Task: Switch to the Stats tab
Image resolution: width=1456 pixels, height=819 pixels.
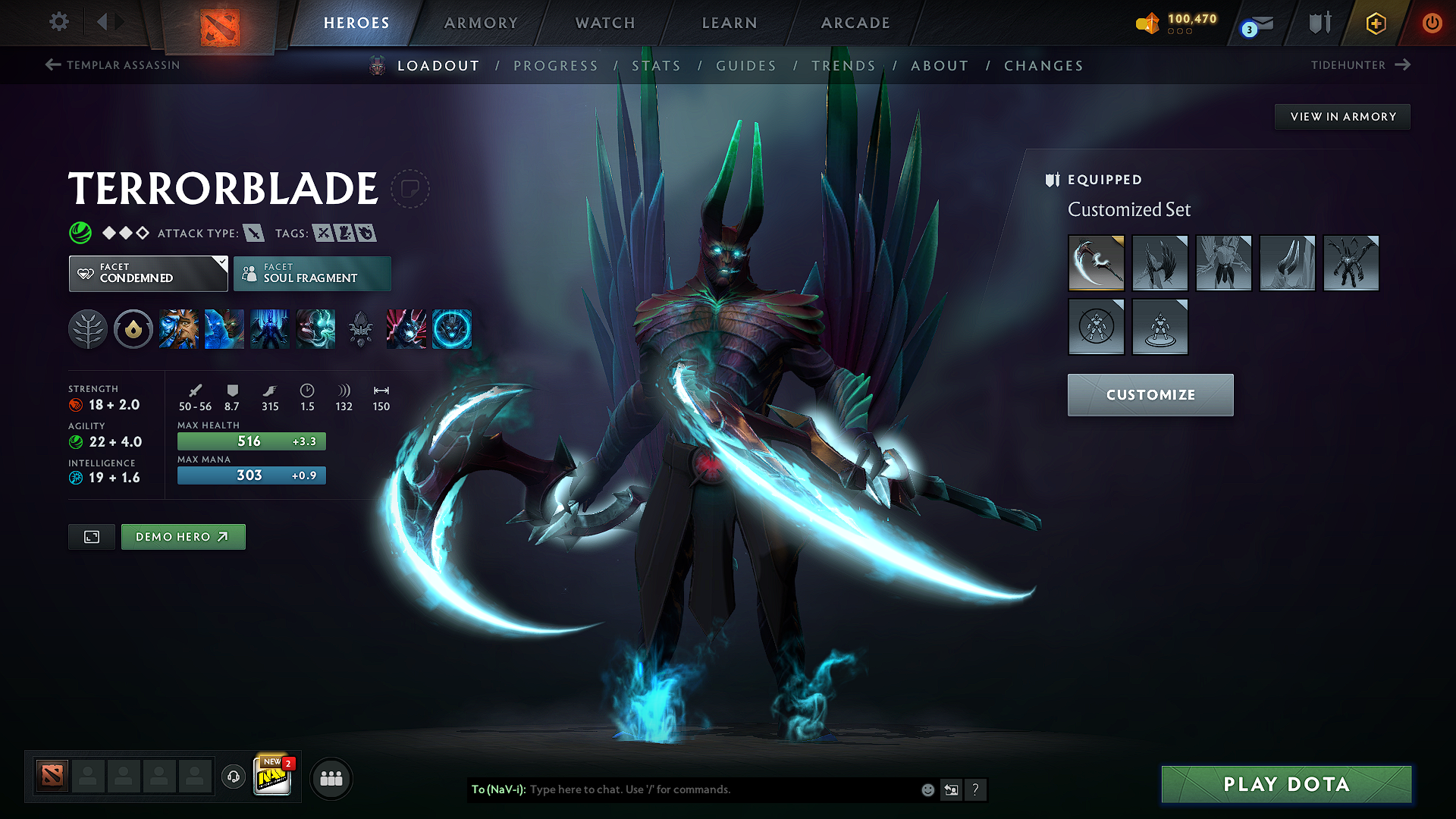Action: pyautogui.click(x=657, y=66)
